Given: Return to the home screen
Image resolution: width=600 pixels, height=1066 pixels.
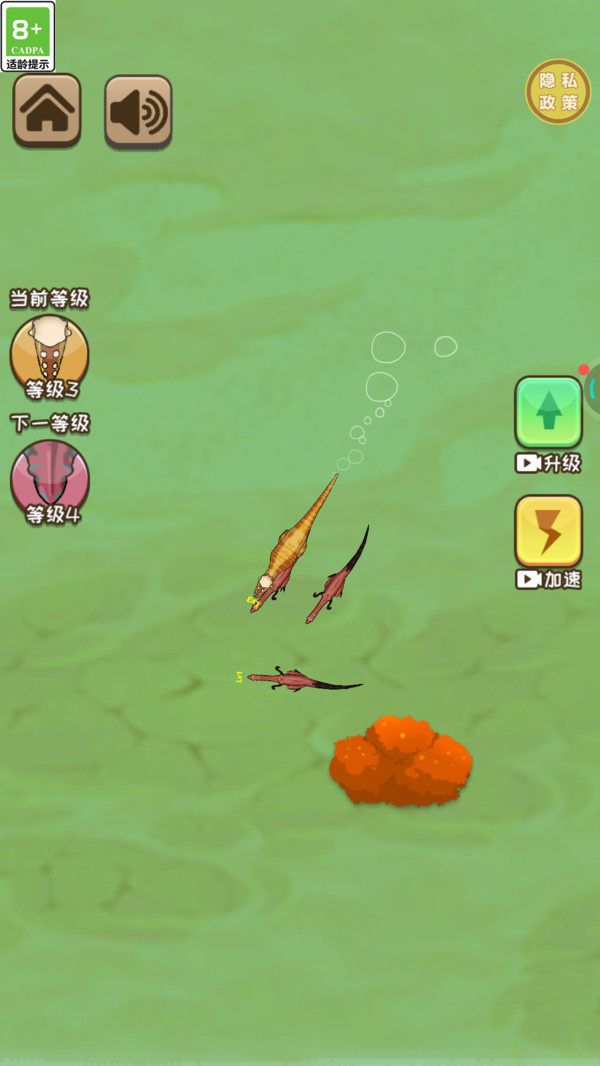Looking at the screenshot, I should [47, 111].
